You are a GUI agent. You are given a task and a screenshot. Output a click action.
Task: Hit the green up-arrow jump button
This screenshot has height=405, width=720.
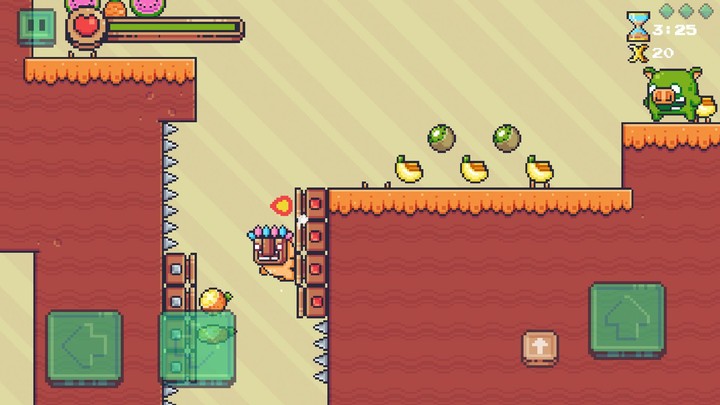pos(627,319)
